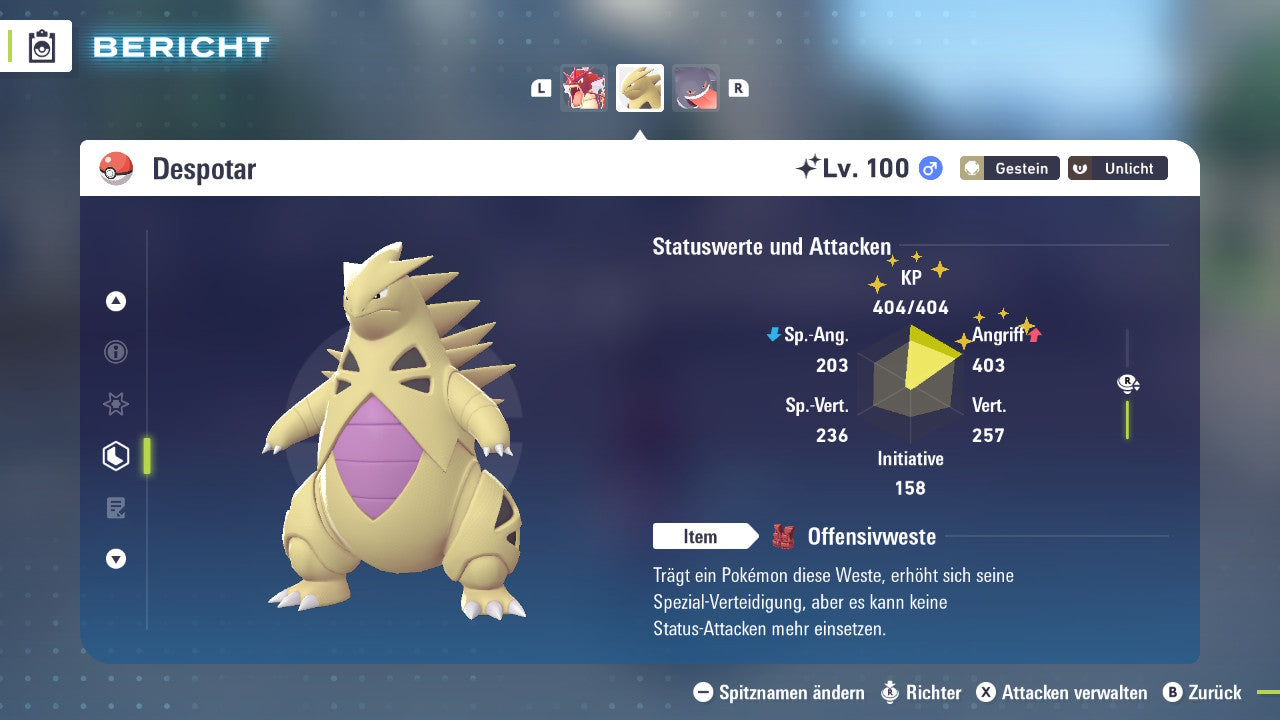This screenshot has height=720, width=1280.
Task: Select the Gestein type badge
Action: pyautogui.click(x=1009, y=168)
